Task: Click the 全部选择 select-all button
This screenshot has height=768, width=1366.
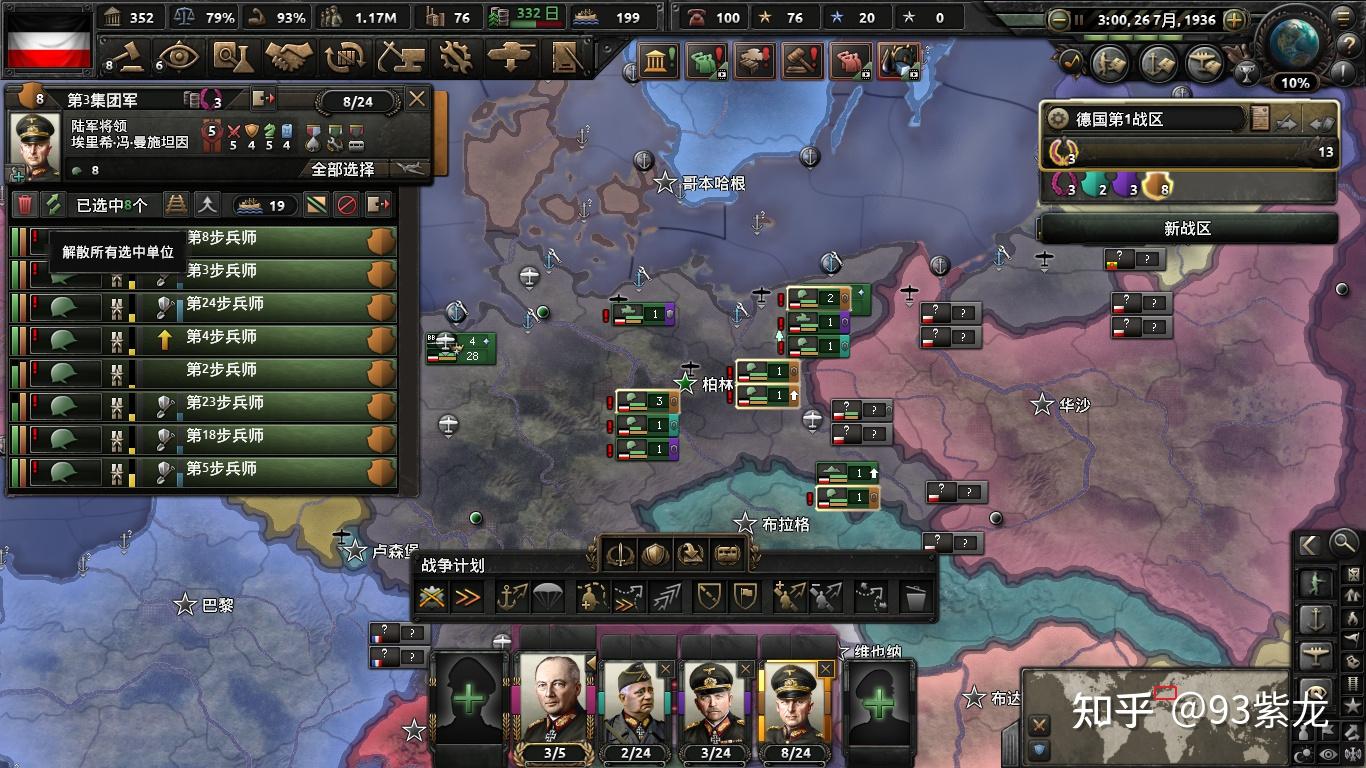Action: click(x=343, y=169)
